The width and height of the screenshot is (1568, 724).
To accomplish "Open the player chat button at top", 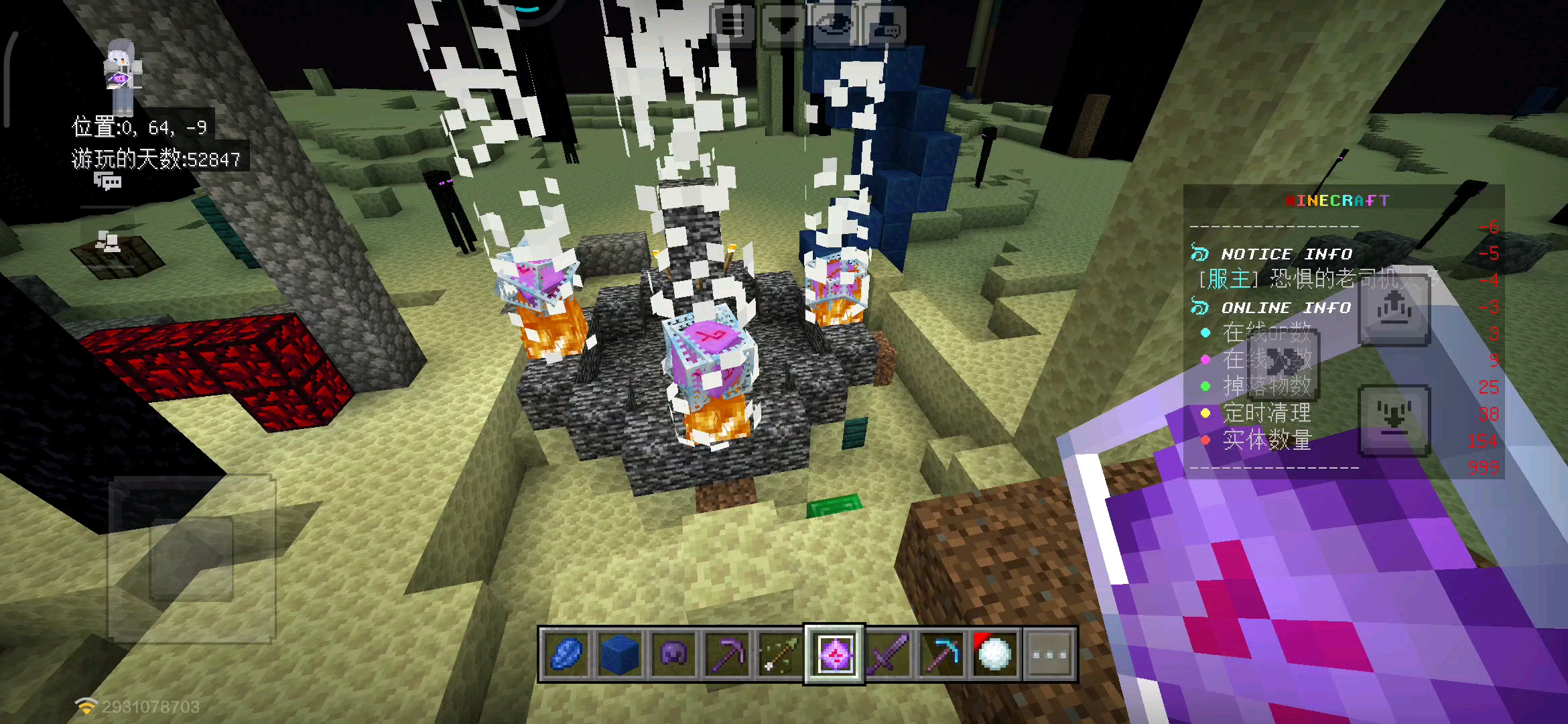I will pyautogui.click(x=886, y=25).
